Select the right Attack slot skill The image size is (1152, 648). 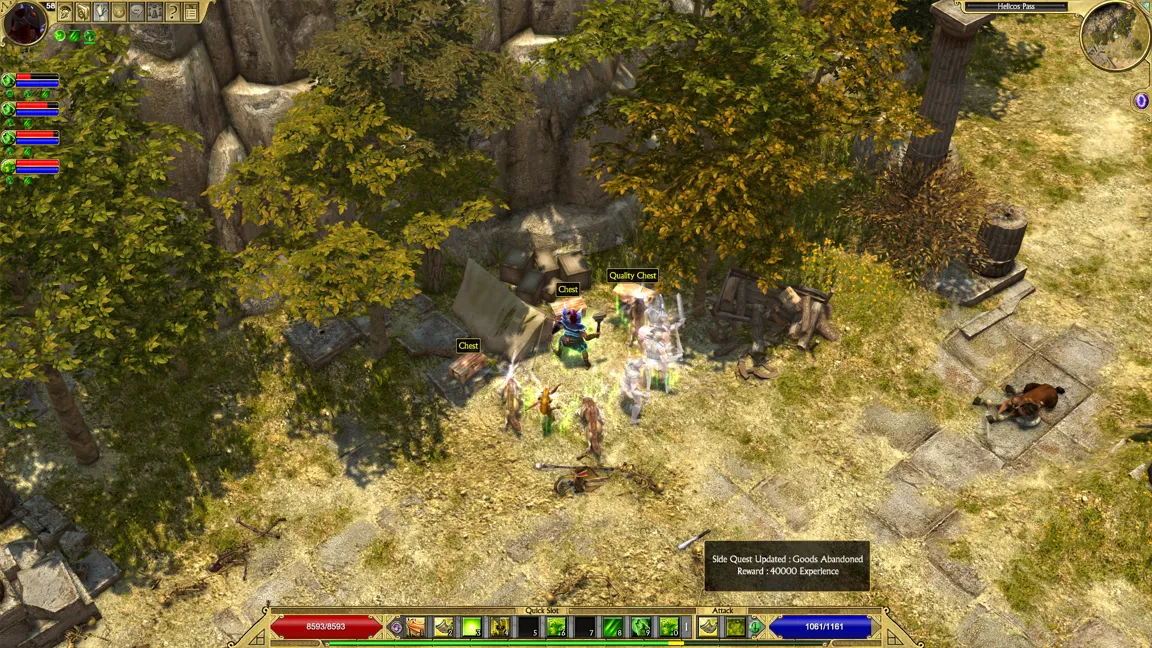(x=736, y=627)
